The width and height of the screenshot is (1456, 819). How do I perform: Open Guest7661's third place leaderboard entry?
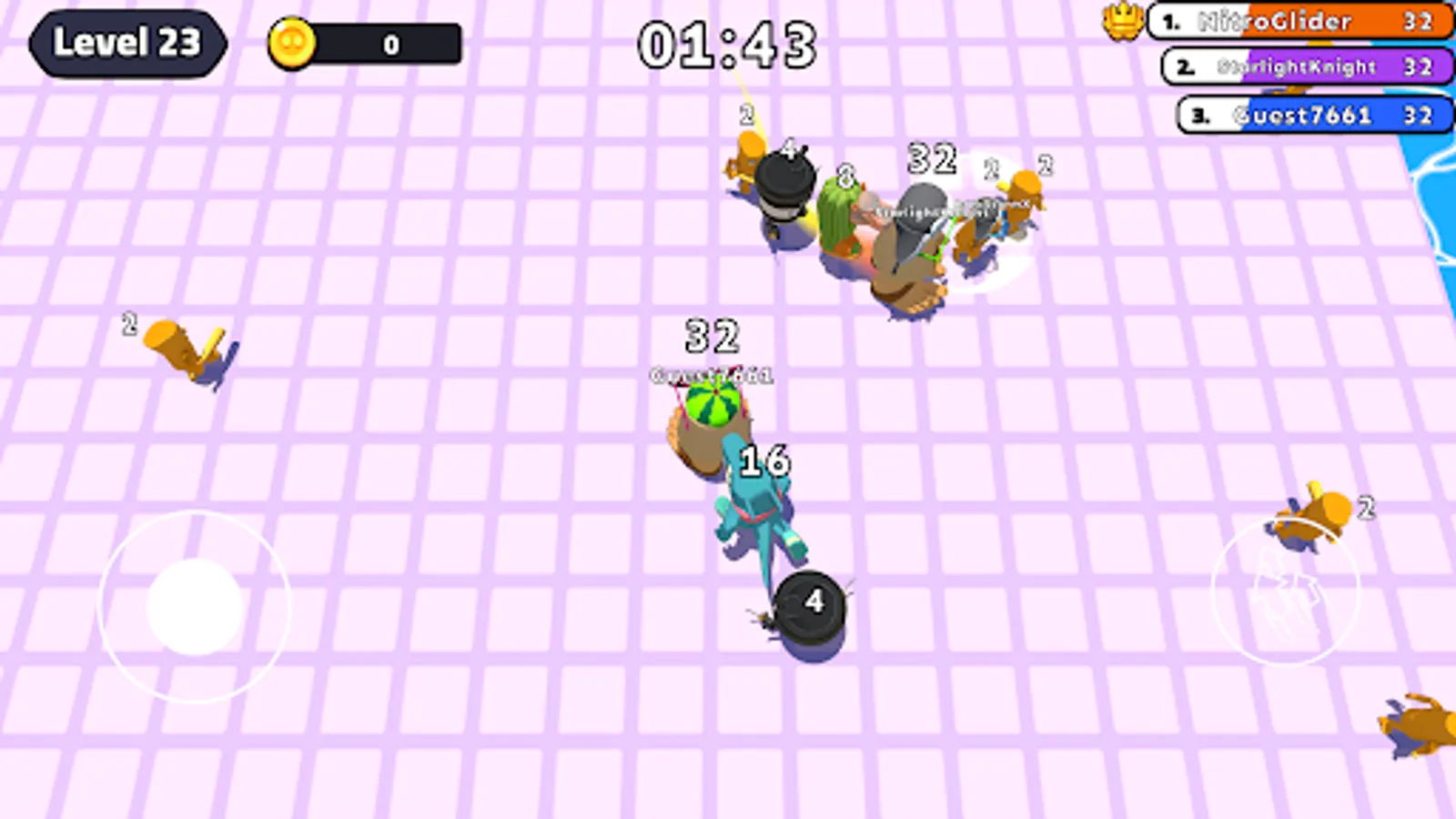[1310, 115]
